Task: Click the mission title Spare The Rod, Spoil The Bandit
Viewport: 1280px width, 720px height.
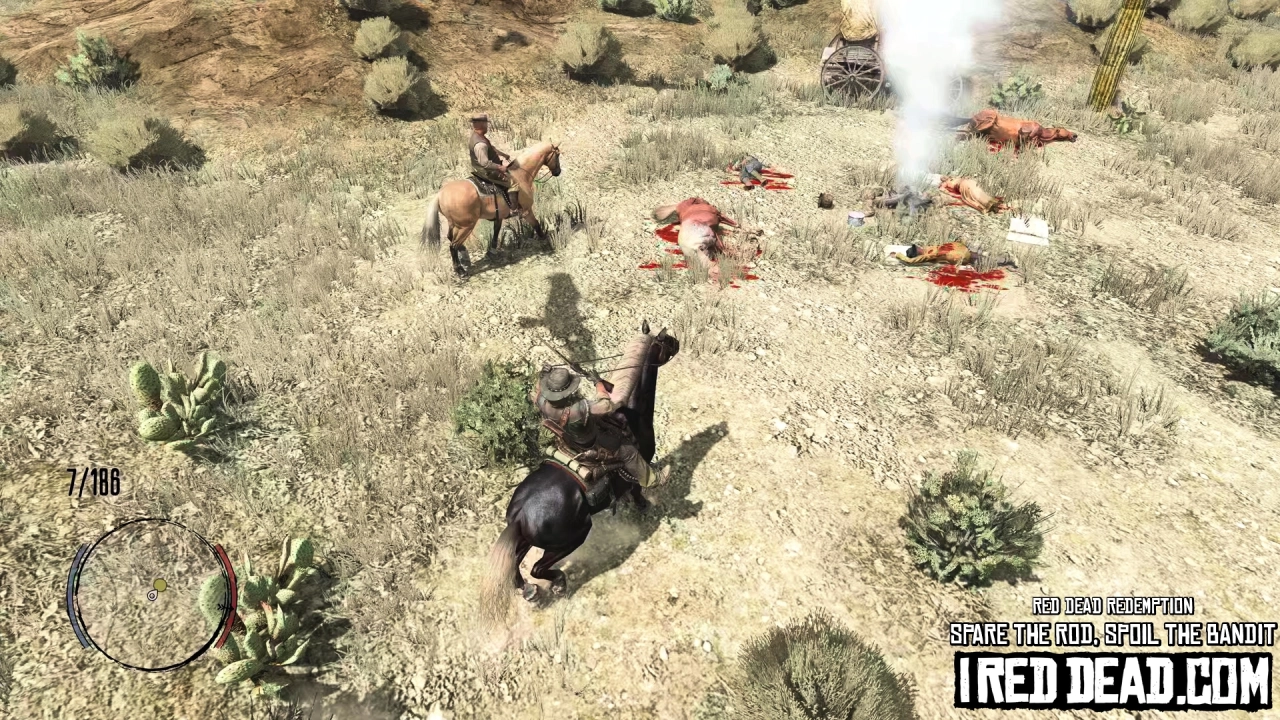Action: click(x=1109, y=634)
